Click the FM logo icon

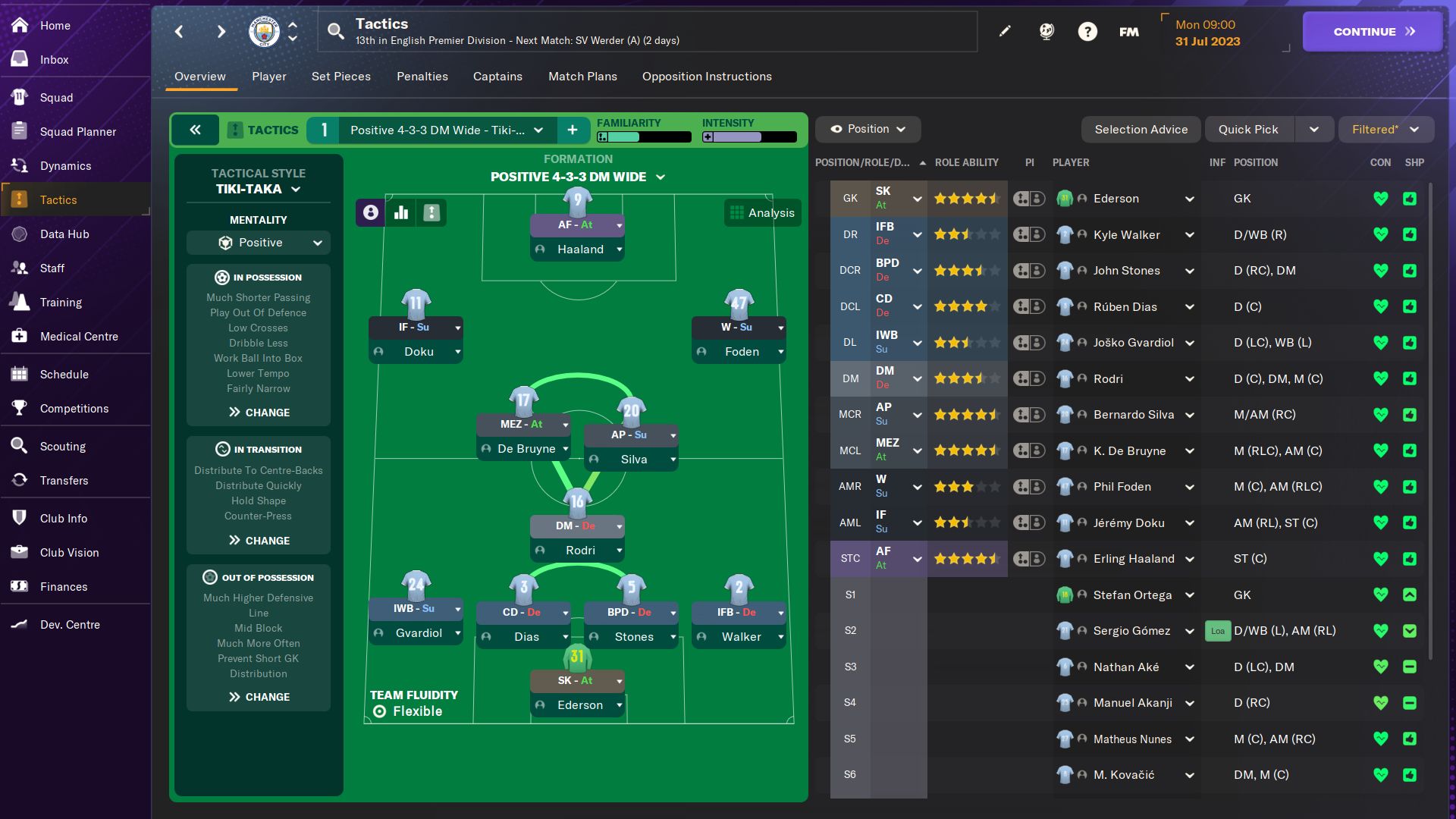1128,31
